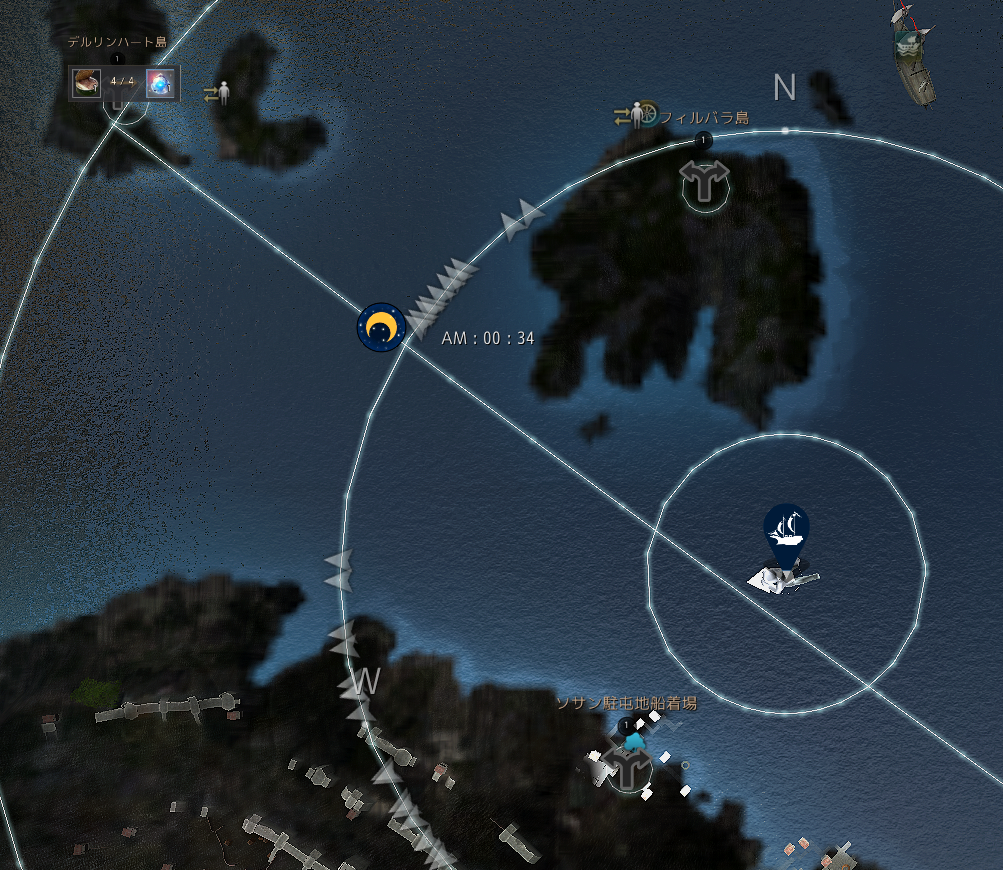Select the ソサン駐屯地船着場 node marker
1003x870 pixels.
click(629, 767)
